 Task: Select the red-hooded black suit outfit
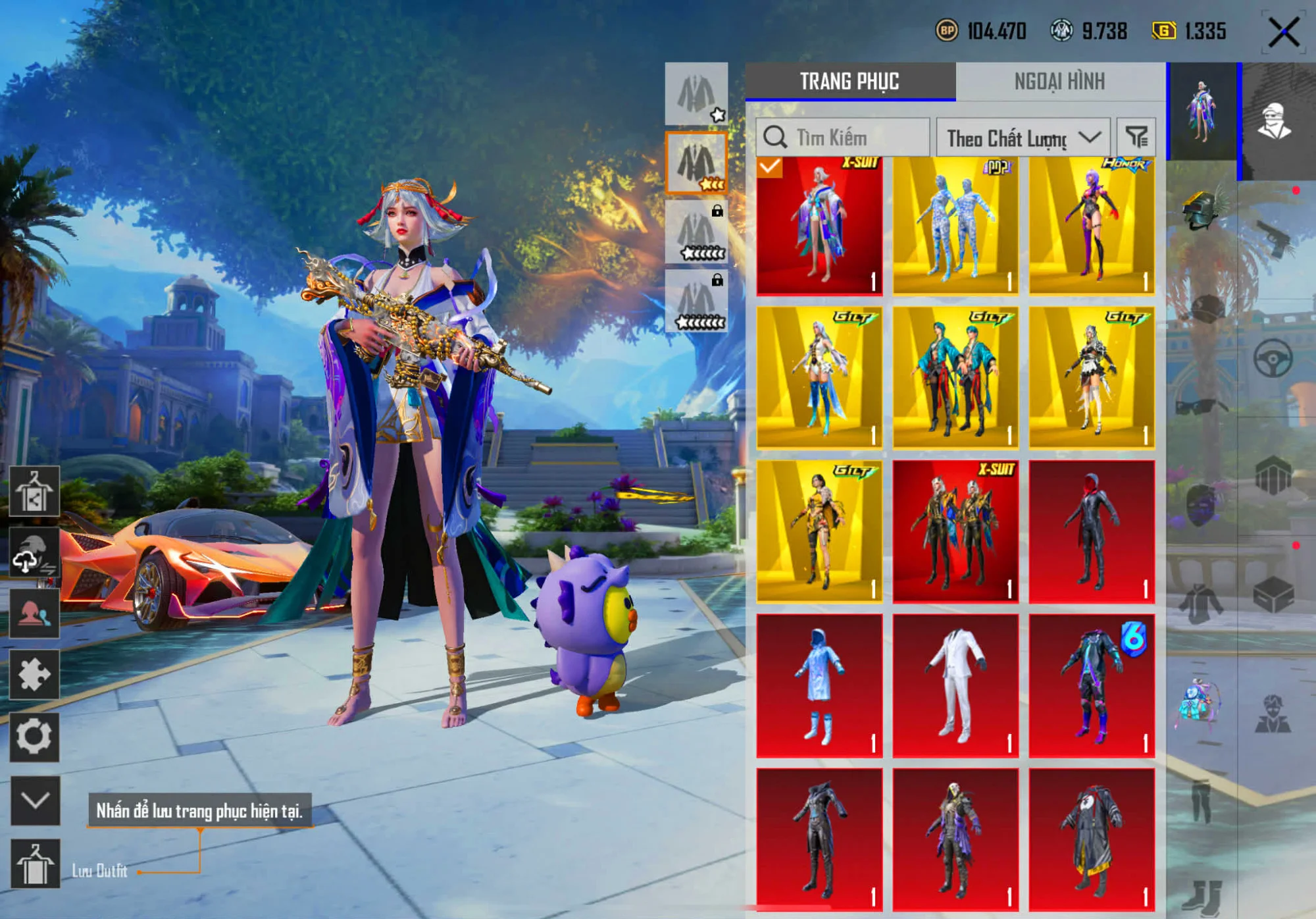(1092, 532)
